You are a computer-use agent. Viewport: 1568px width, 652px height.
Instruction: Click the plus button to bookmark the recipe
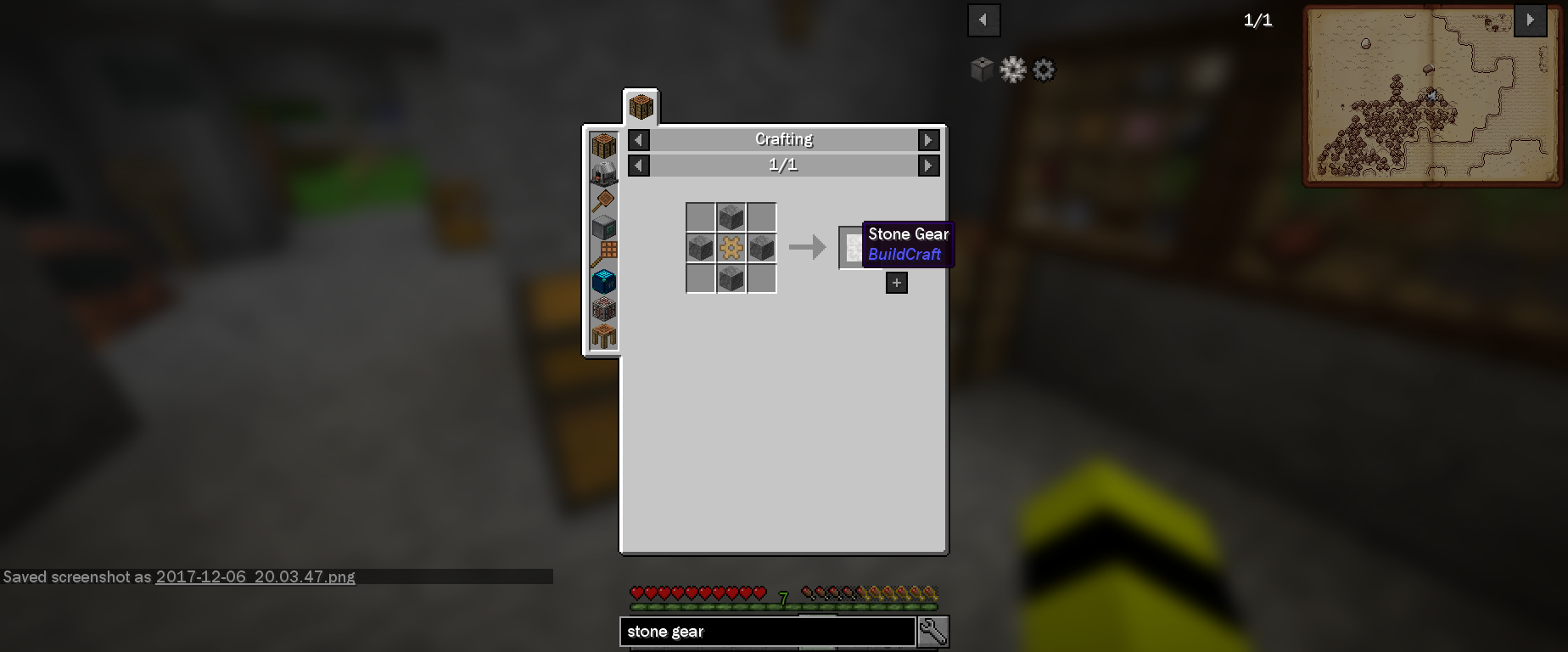[x=896, y=283]
